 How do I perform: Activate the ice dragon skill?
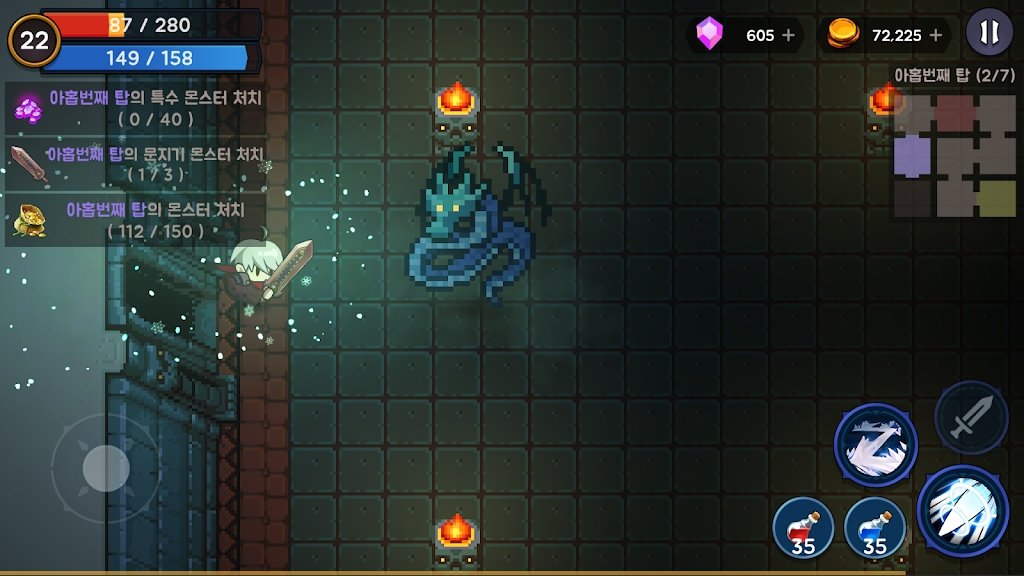(x=875, y=445)
